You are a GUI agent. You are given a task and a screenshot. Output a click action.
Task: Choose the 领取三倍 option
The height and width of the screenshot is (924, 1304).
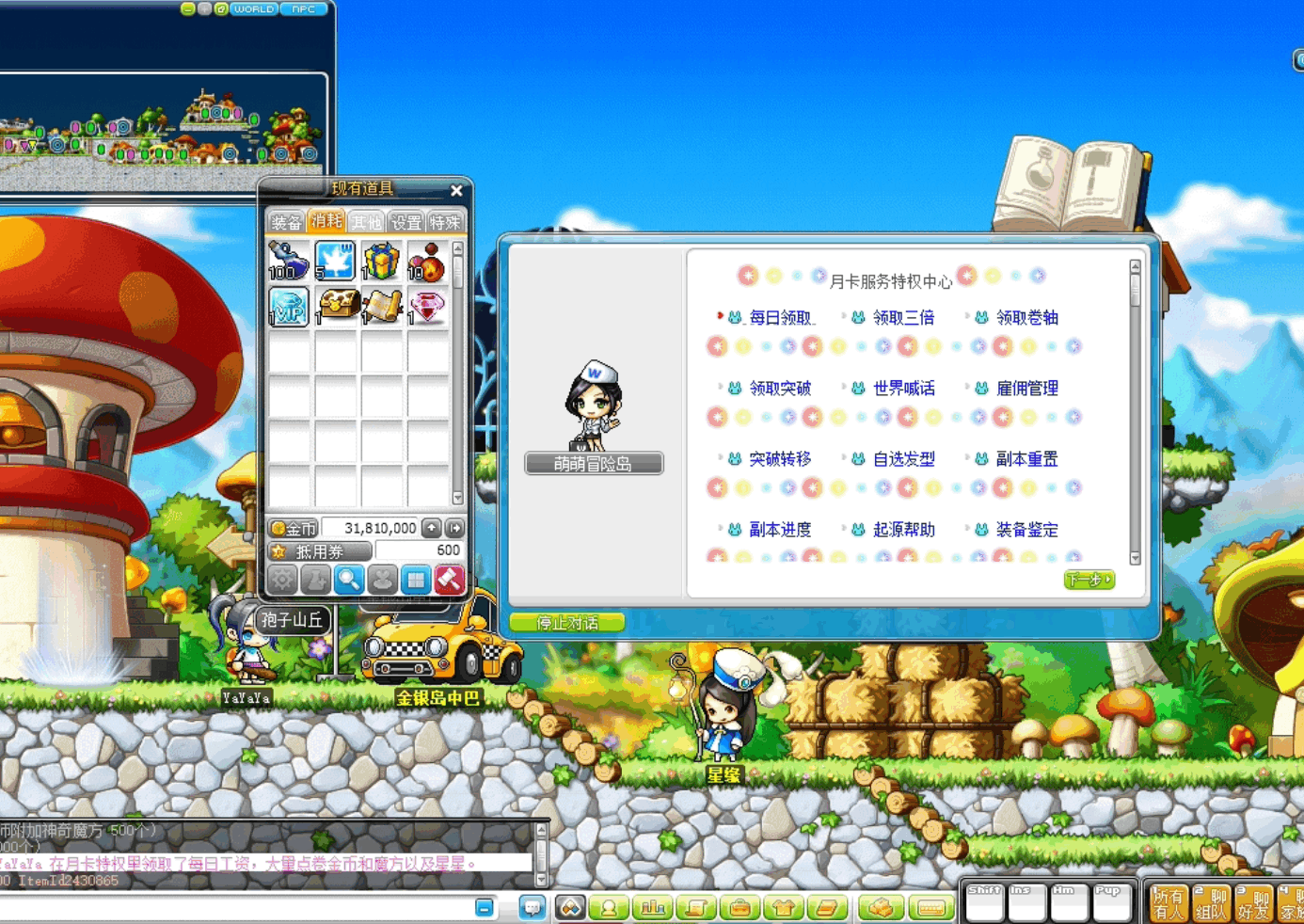click(x=903, y=318)
